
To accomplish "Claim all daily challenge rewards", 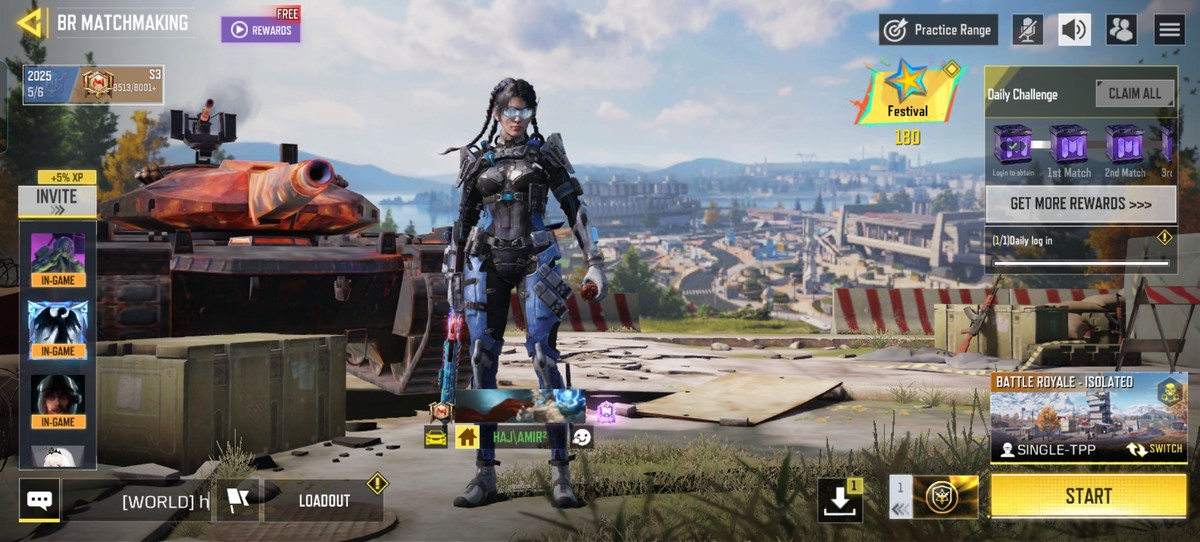I will (x=1134, y=94).
